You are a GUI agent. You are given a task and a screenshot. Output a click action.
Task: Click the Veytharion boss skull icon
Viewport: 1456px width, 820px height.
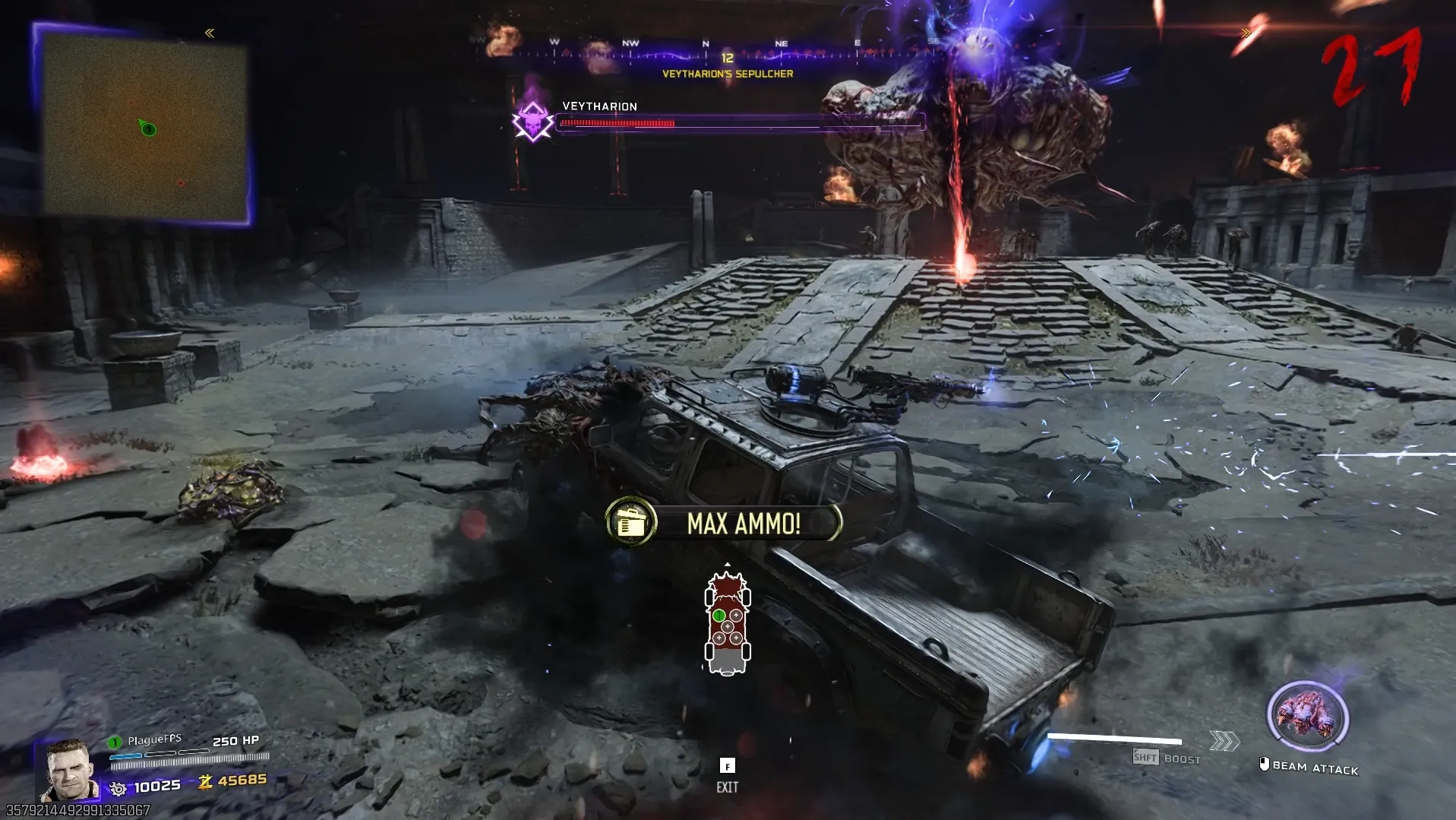click(532, 122)
